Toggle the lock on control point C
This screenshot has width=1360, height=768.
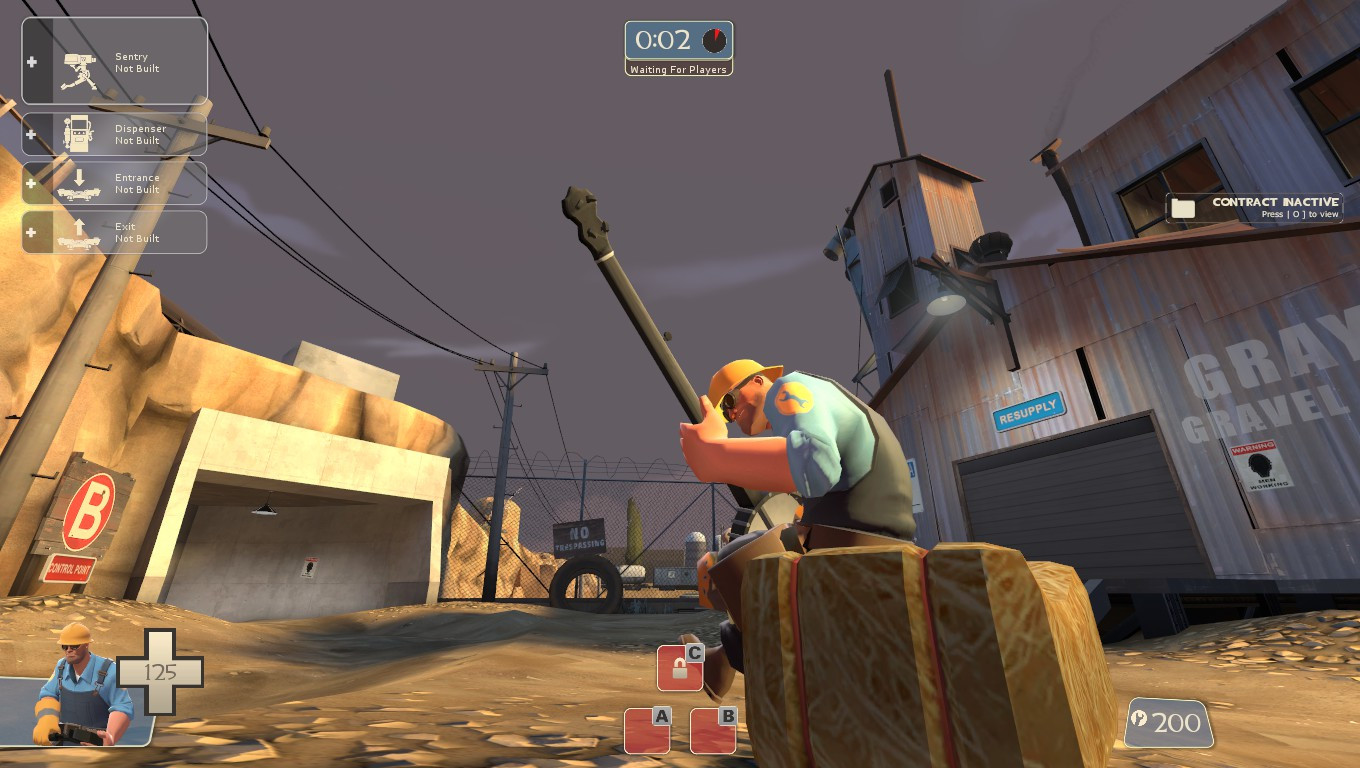(681, 668)
